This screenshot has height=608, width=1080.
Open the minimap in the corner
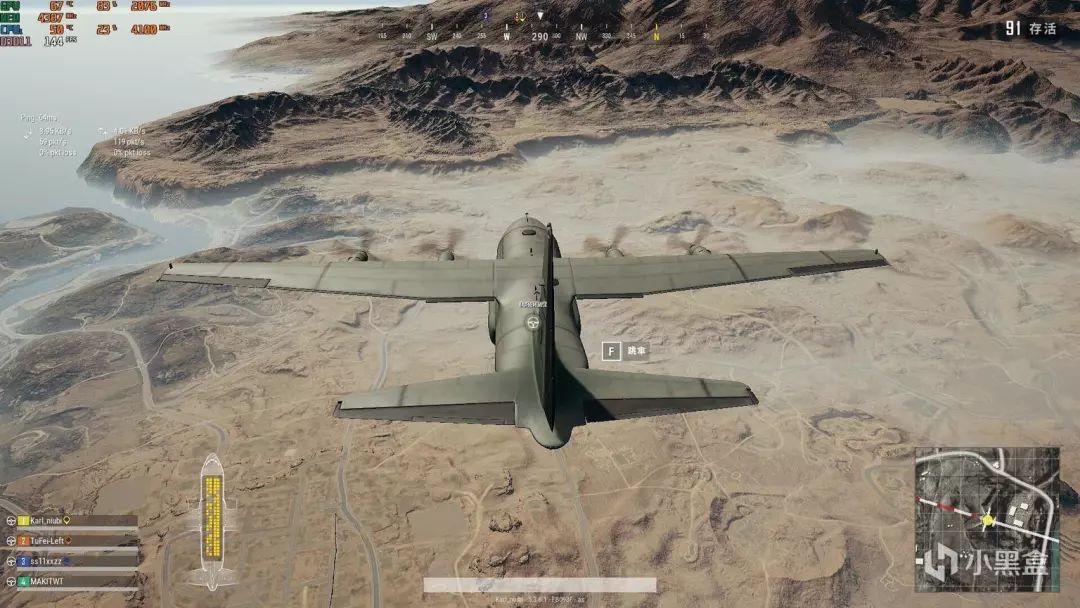click(x=986, y=519)
